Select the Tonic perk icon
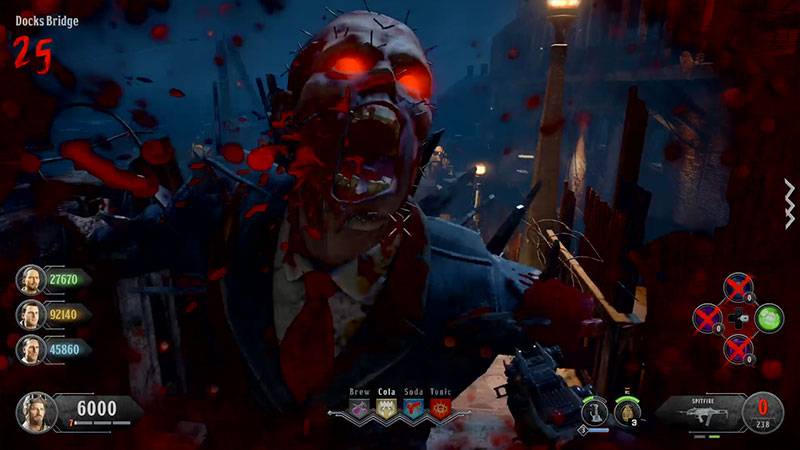This screenshot has height=450, width=800. (x=440, y=408)
